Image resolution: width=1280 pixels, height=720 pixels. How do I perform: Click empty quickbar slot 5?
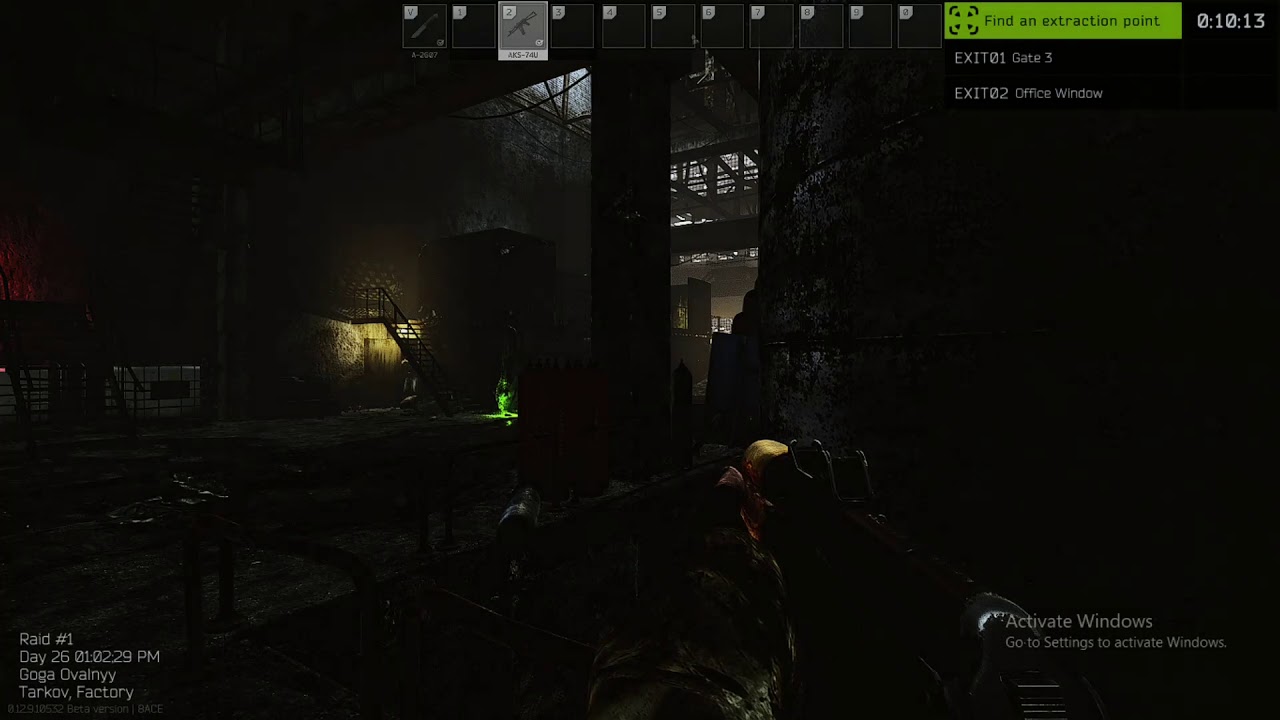coord(673,27)
